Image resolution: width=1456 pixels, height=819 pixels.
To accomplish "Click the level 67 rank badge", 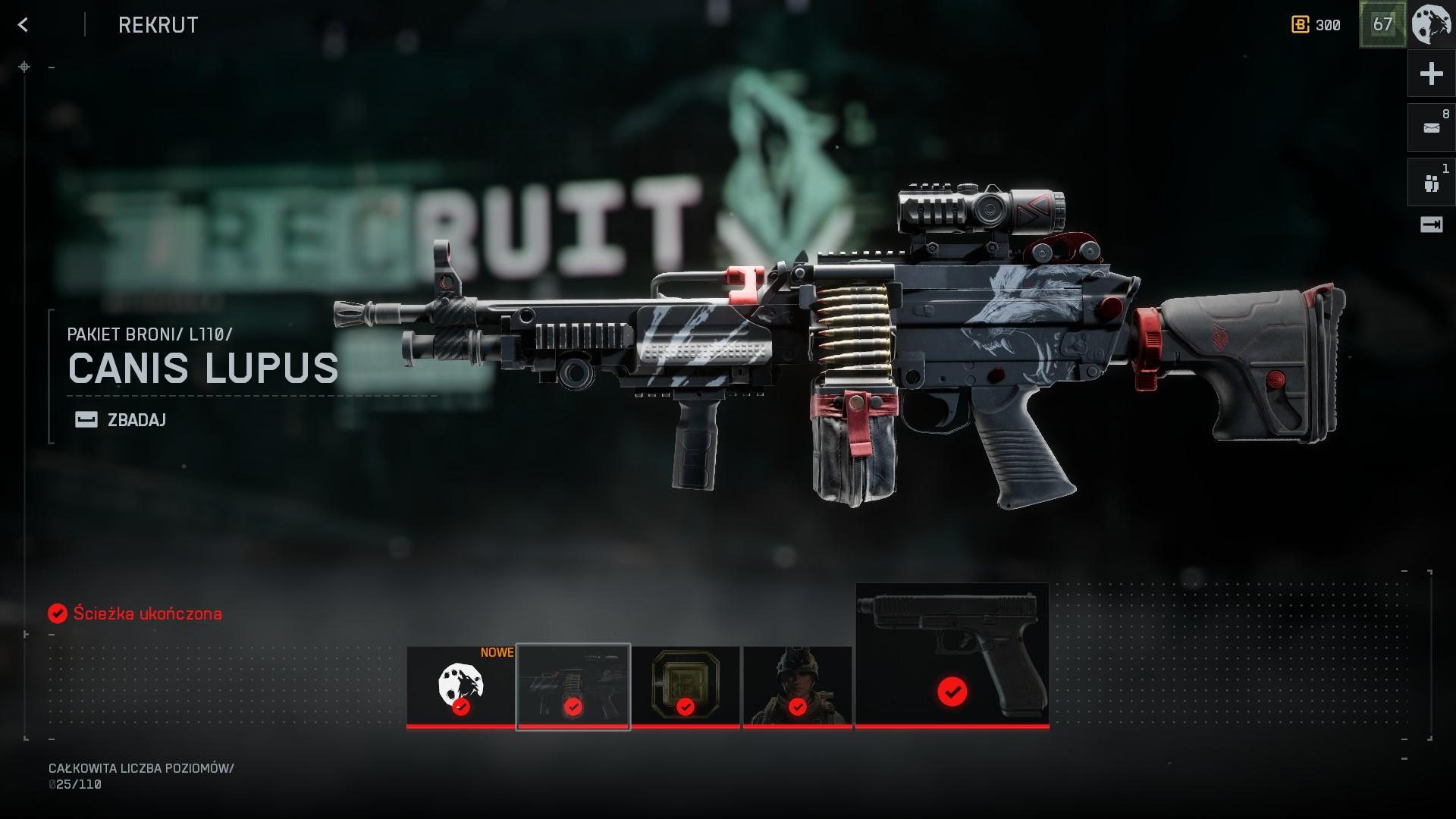I will pyautogui.click(x=1382, y=25).
